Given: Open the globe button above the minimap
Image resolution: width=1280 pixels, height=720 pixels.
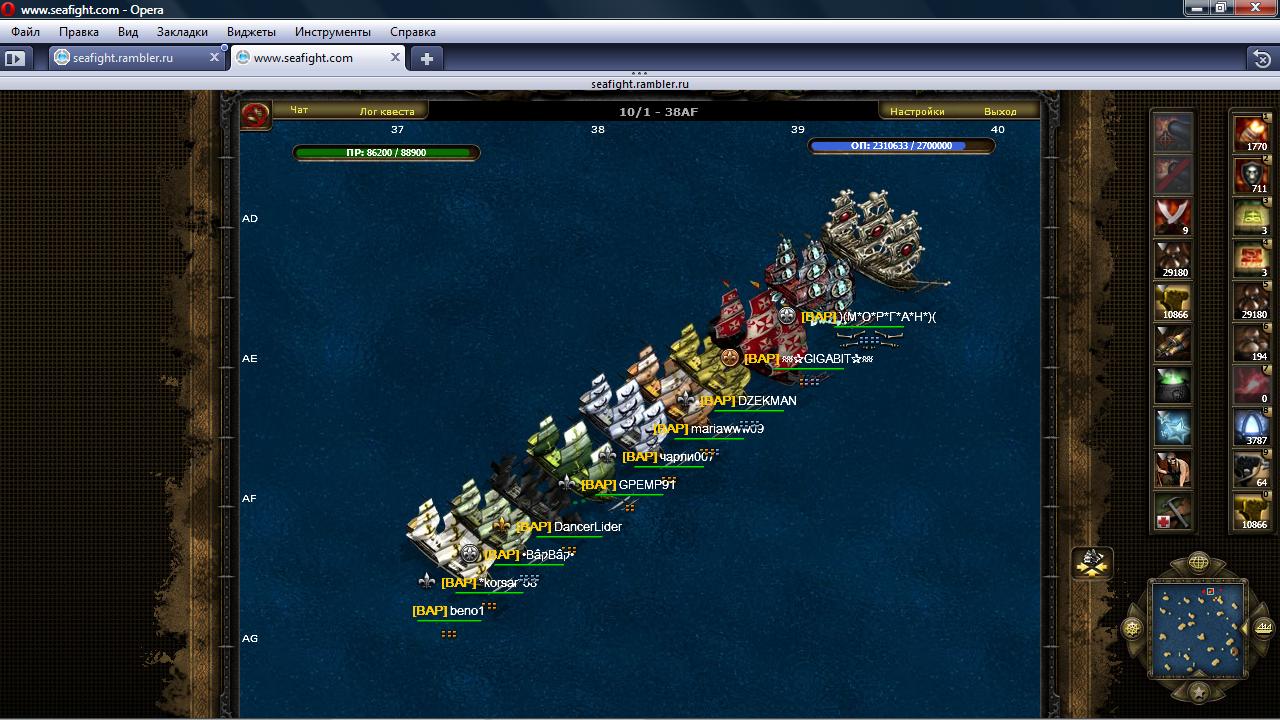Looking at the screenshot, I should click(x=1198, y=562).
